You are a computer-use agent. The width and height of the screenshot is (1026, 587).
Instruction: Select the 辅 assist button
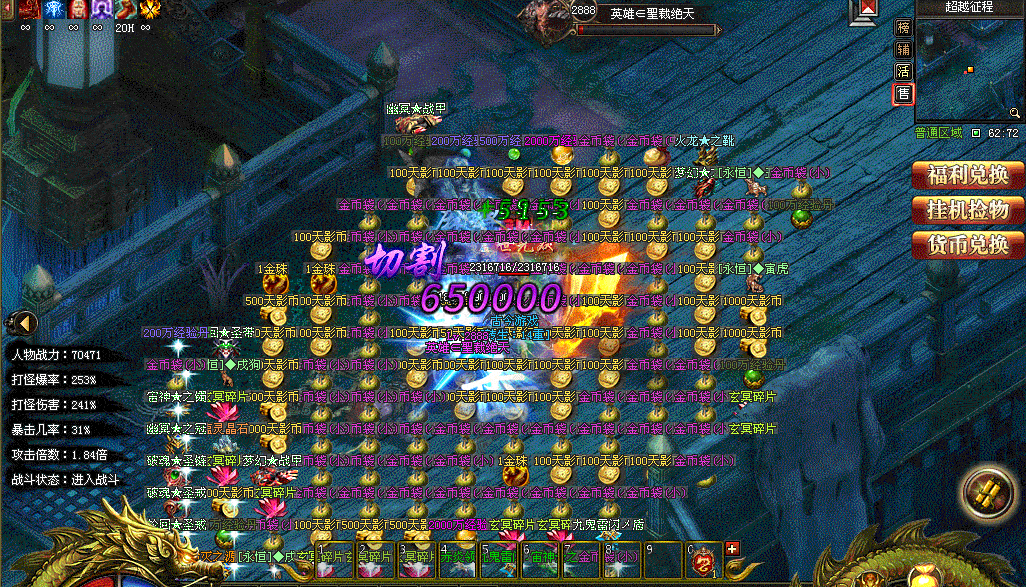(903, 50)
